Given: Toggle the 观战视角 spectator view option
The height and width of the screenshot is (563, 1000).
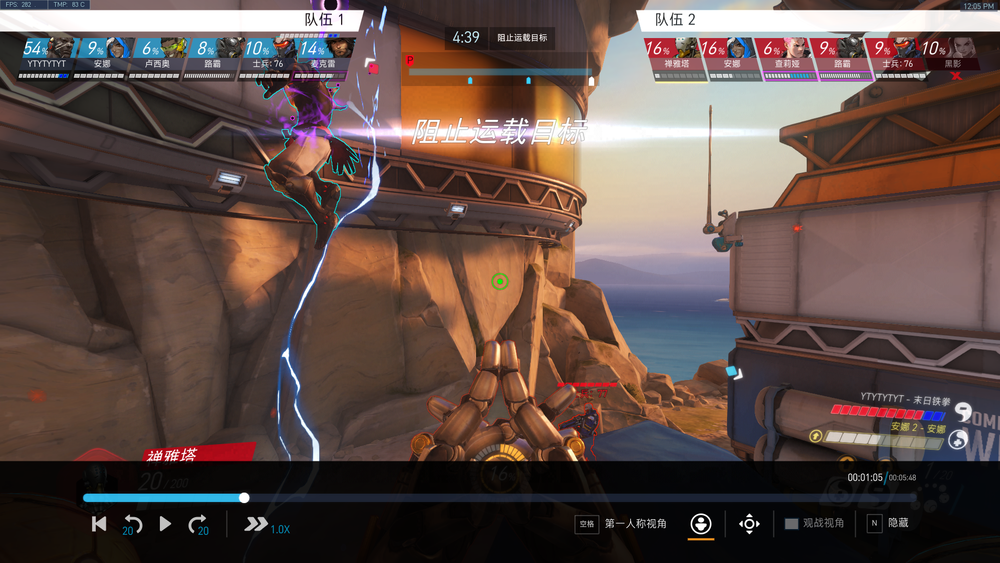Looking at the screenshot, I should tap(814, 524).
